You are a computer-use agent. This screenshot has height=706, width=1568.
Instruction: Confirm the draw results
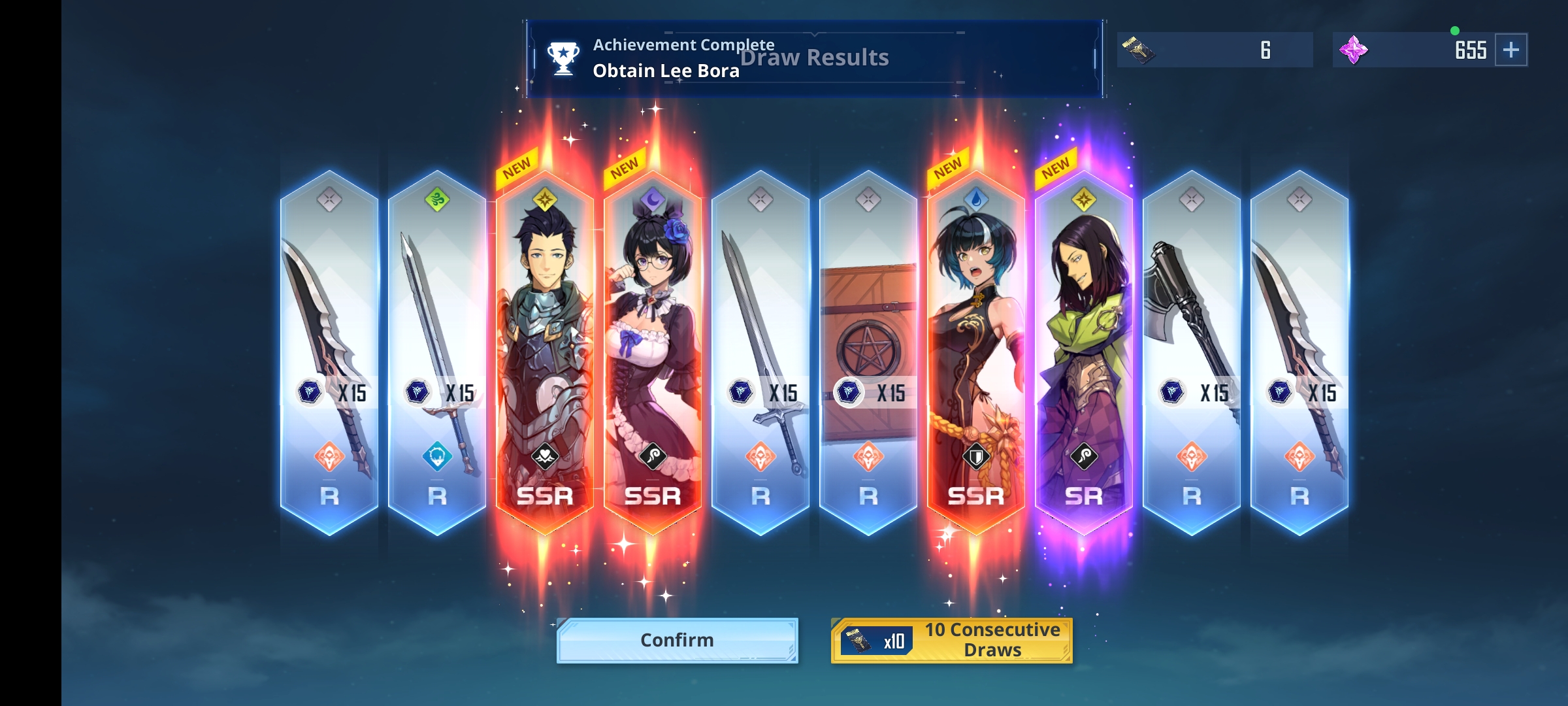[677, 640]
